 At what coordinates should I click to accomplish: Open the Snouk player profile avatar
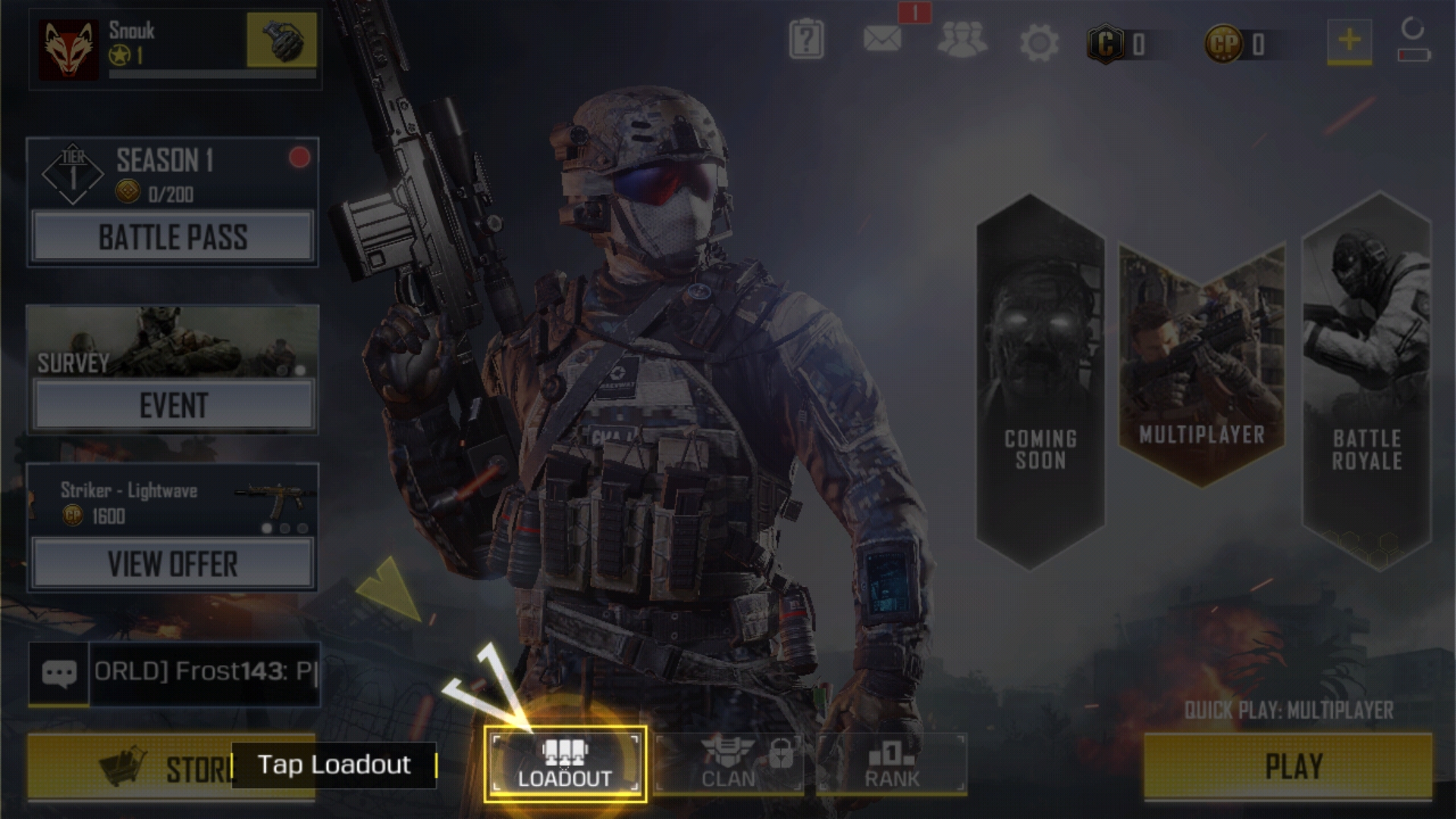click(x=69, y=49)
